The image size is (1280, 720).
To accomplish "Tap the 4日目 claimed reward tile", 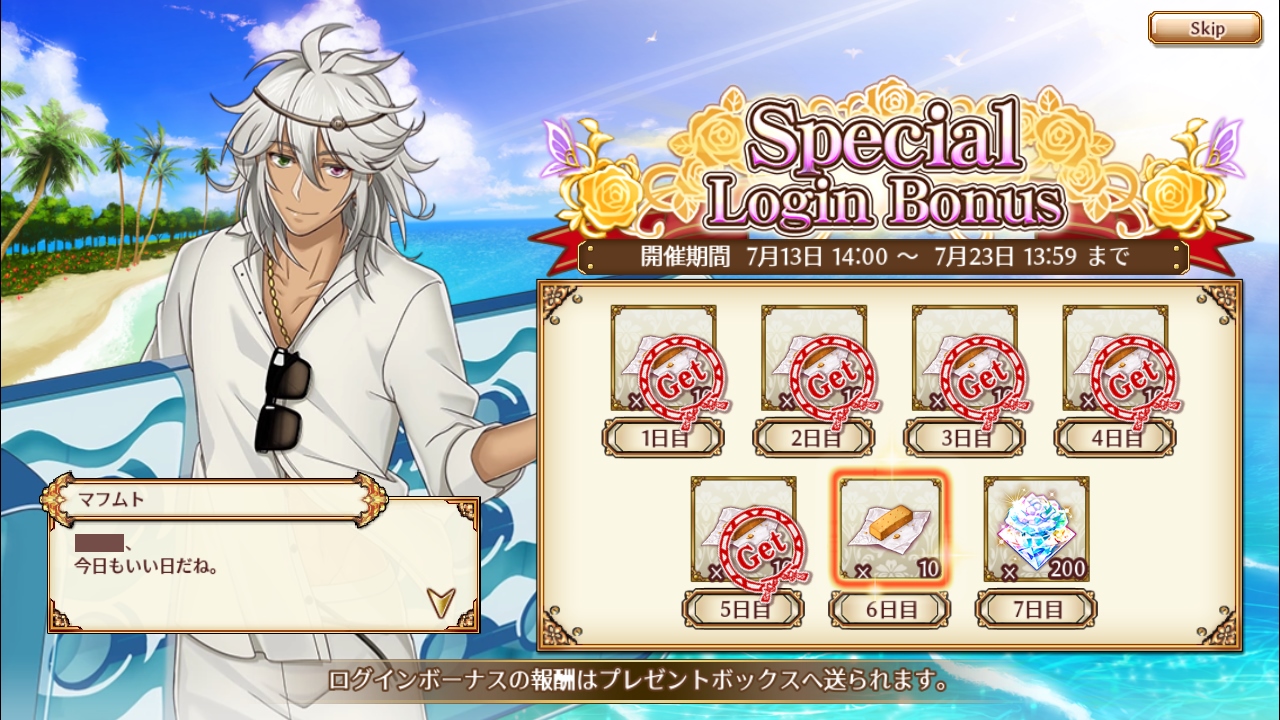I will tap(1114, 360).
